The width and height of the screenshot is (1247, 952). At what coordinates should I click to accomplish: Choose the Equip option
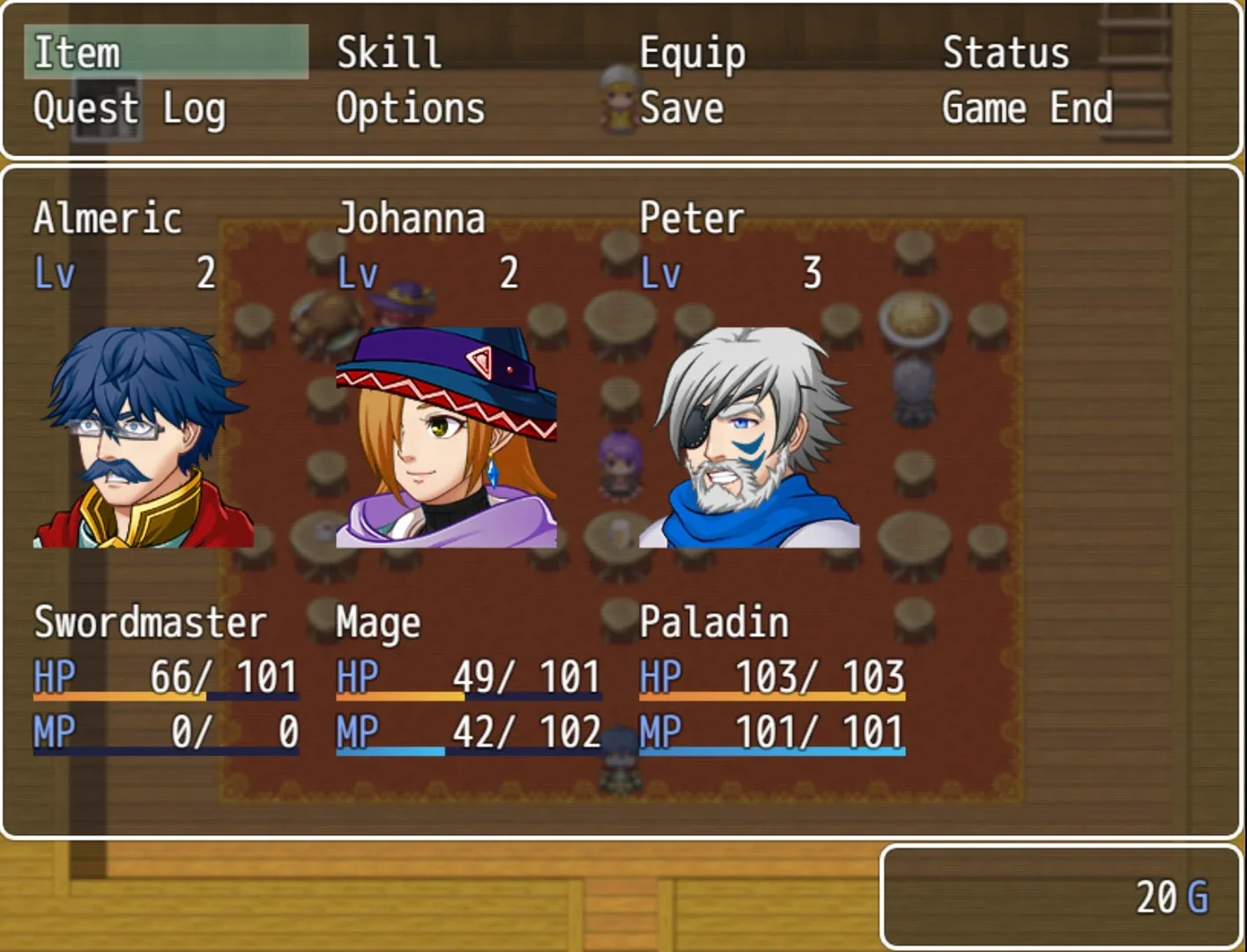(693, 53)
